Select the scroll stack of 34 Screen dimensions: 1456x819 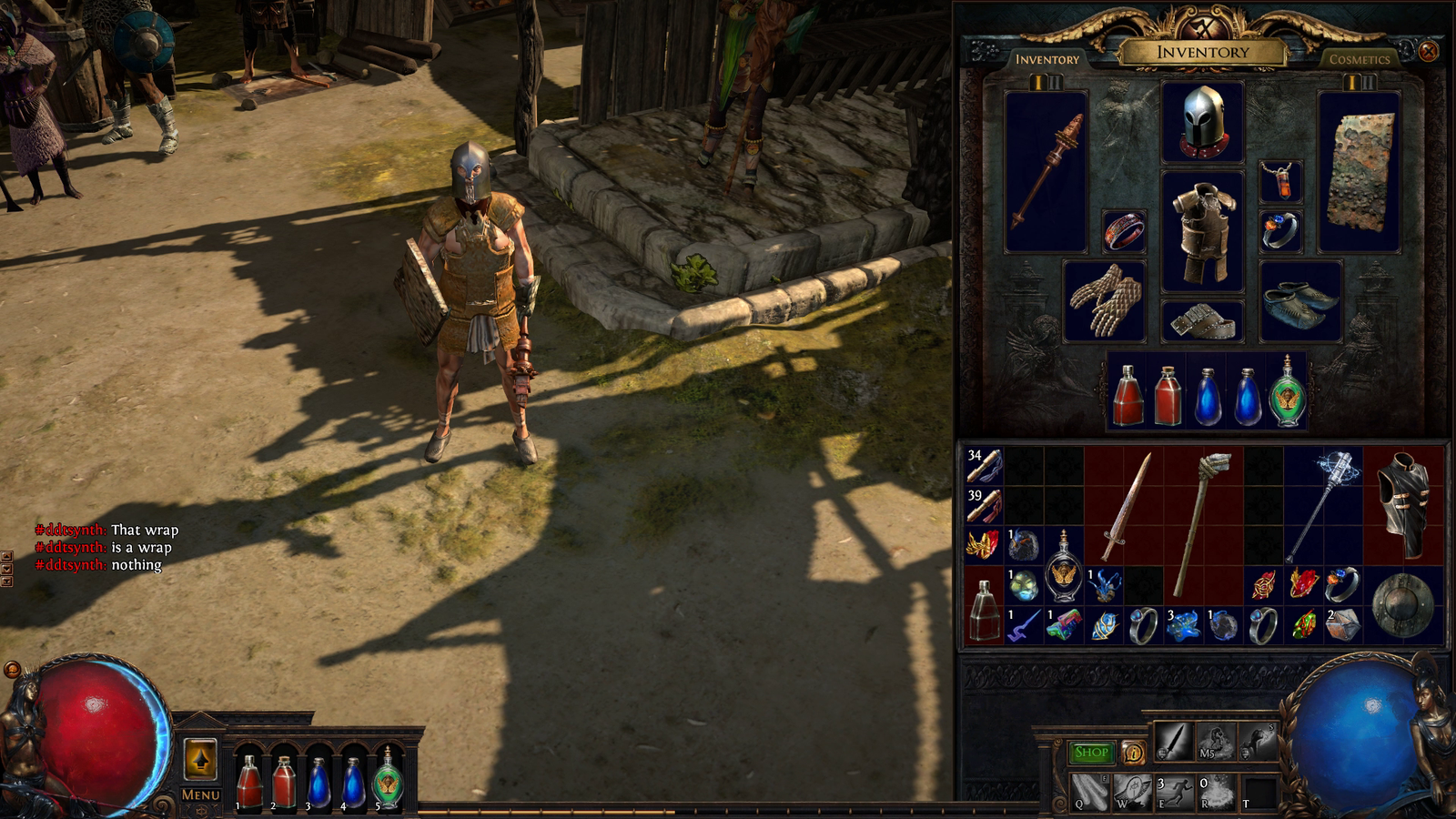pos(984,465)
